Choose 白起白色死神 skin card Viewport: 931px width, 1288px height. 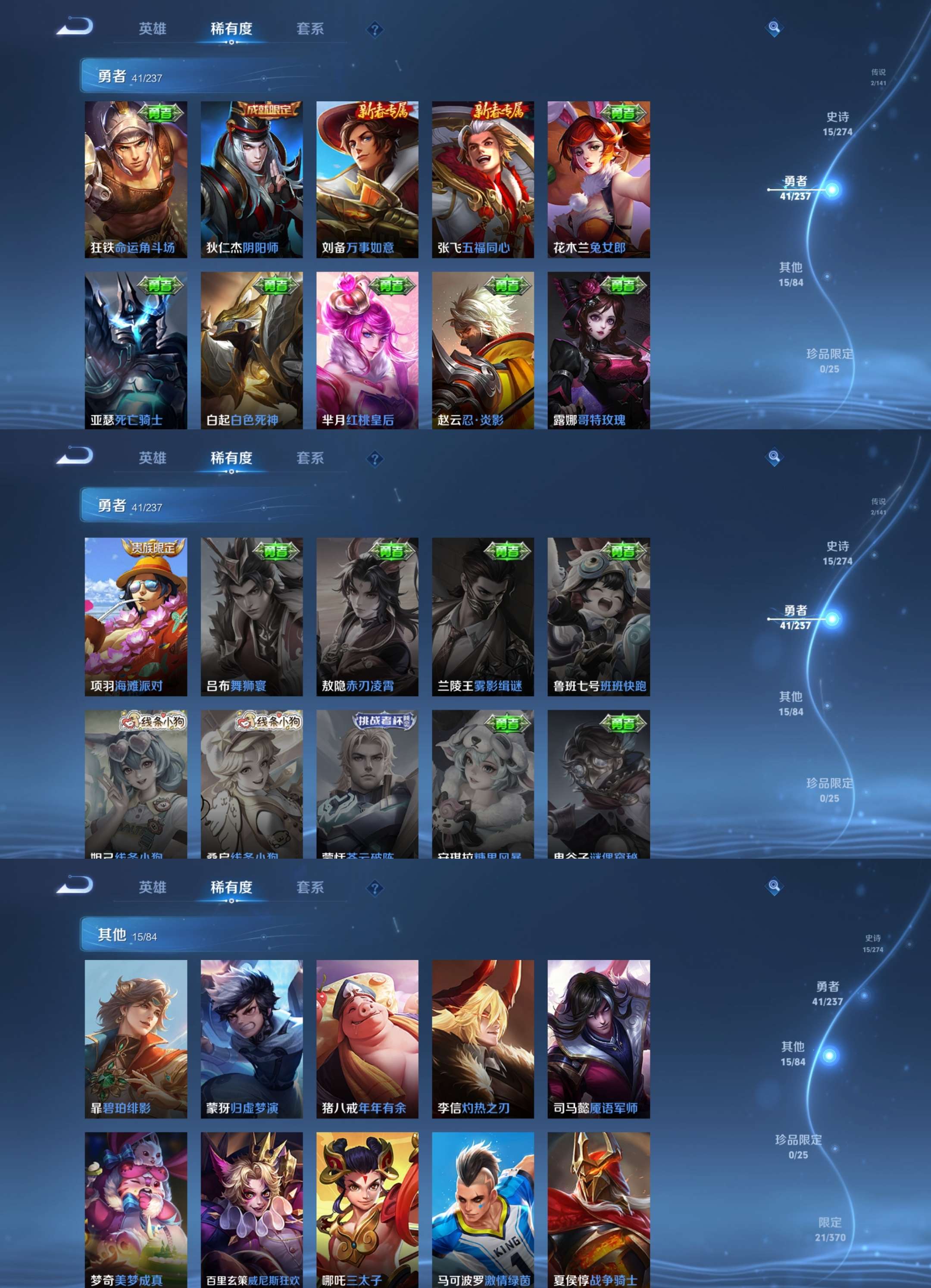251,350
